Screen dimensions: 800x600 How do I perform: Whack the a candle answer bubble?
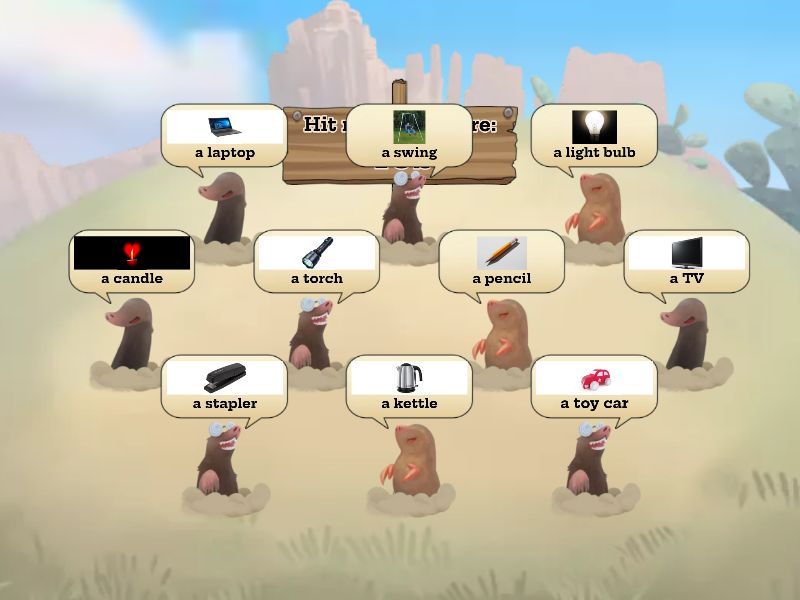point(132,261)
